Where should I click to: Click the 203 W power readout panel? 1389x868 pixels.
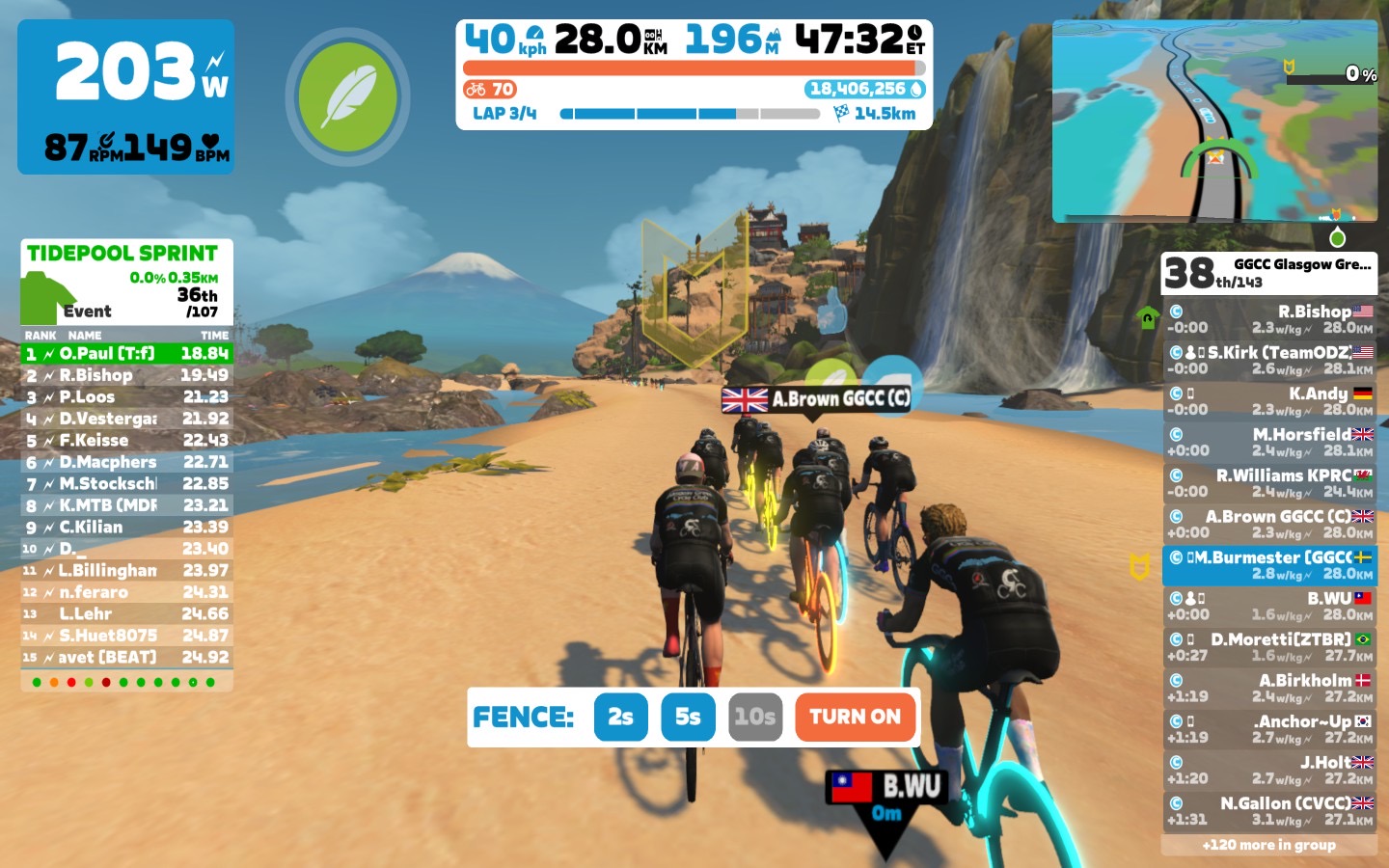coord(126,96)
